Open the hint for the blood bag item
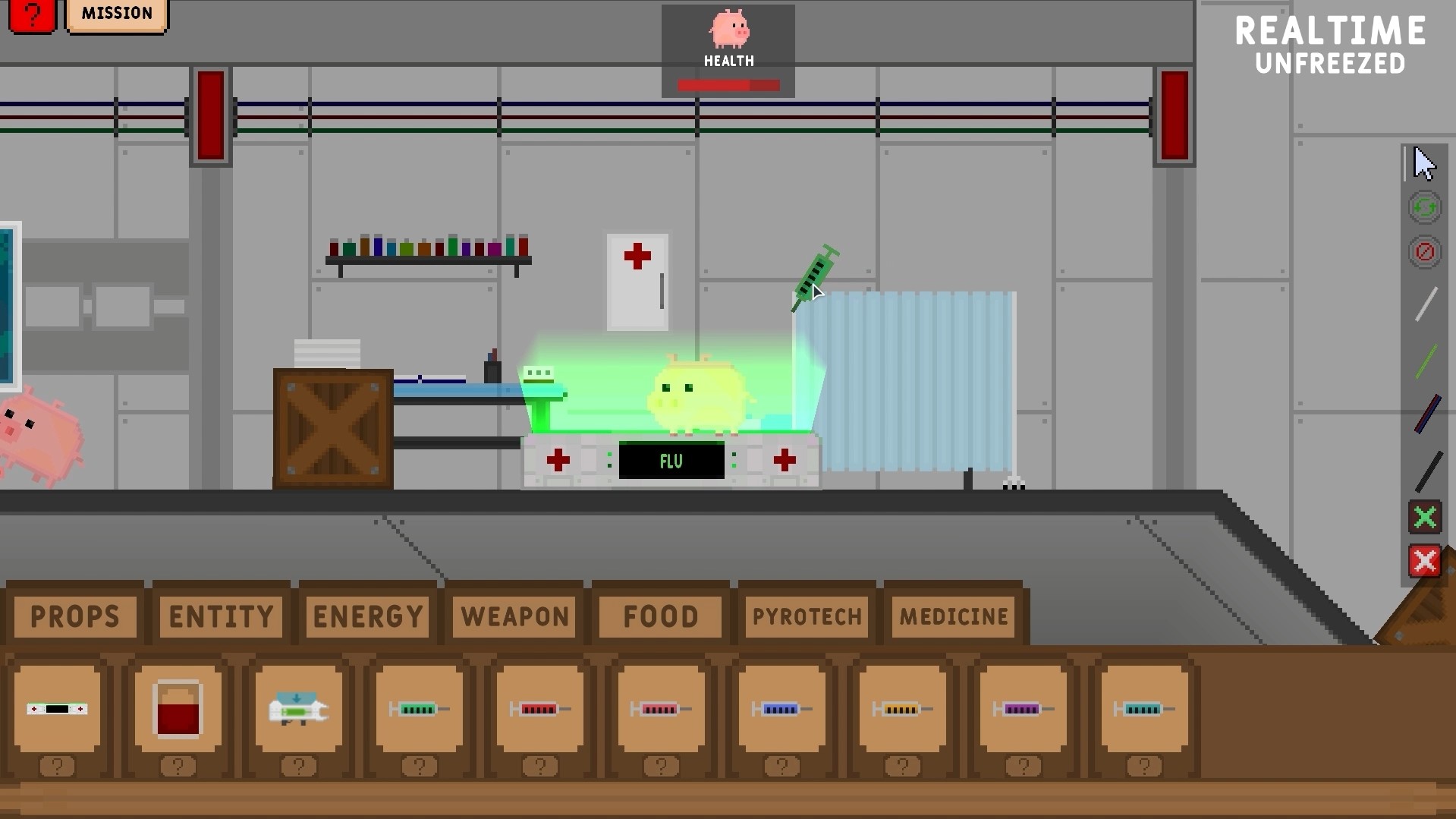The width and height of the screenshot is (1456, 819). (178, 767)
